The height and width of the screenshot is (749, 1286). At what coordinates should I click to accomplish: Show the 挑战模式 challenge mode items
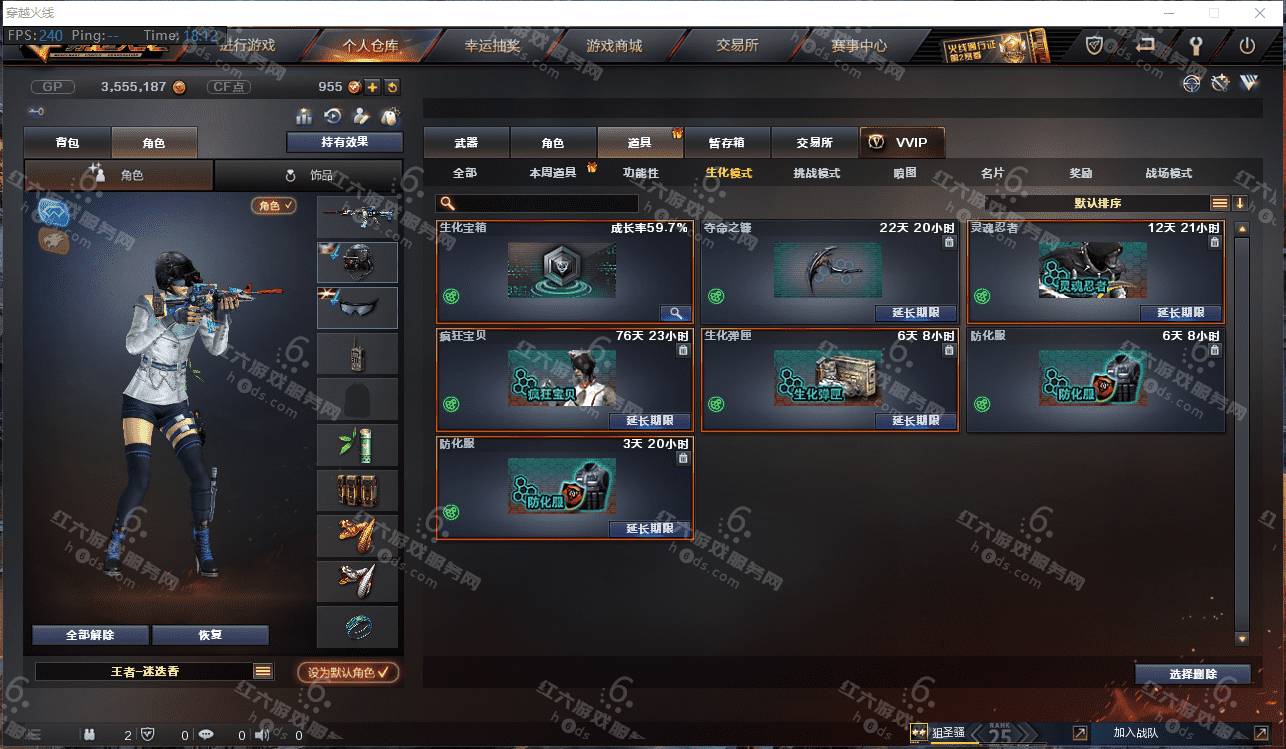[x=816, y=173]
